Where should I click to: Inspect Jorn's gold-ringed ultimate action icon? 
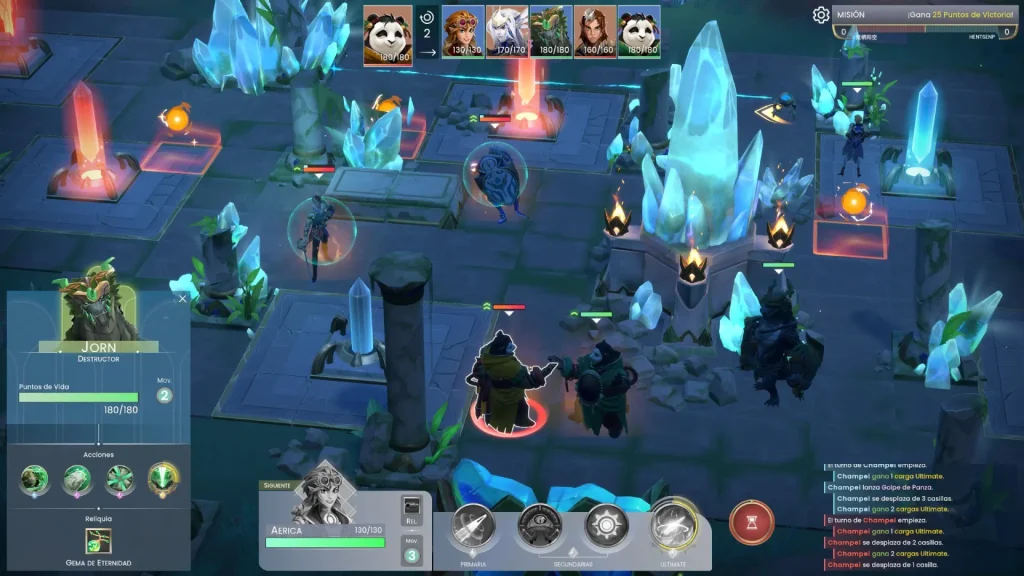coord(164,480)
